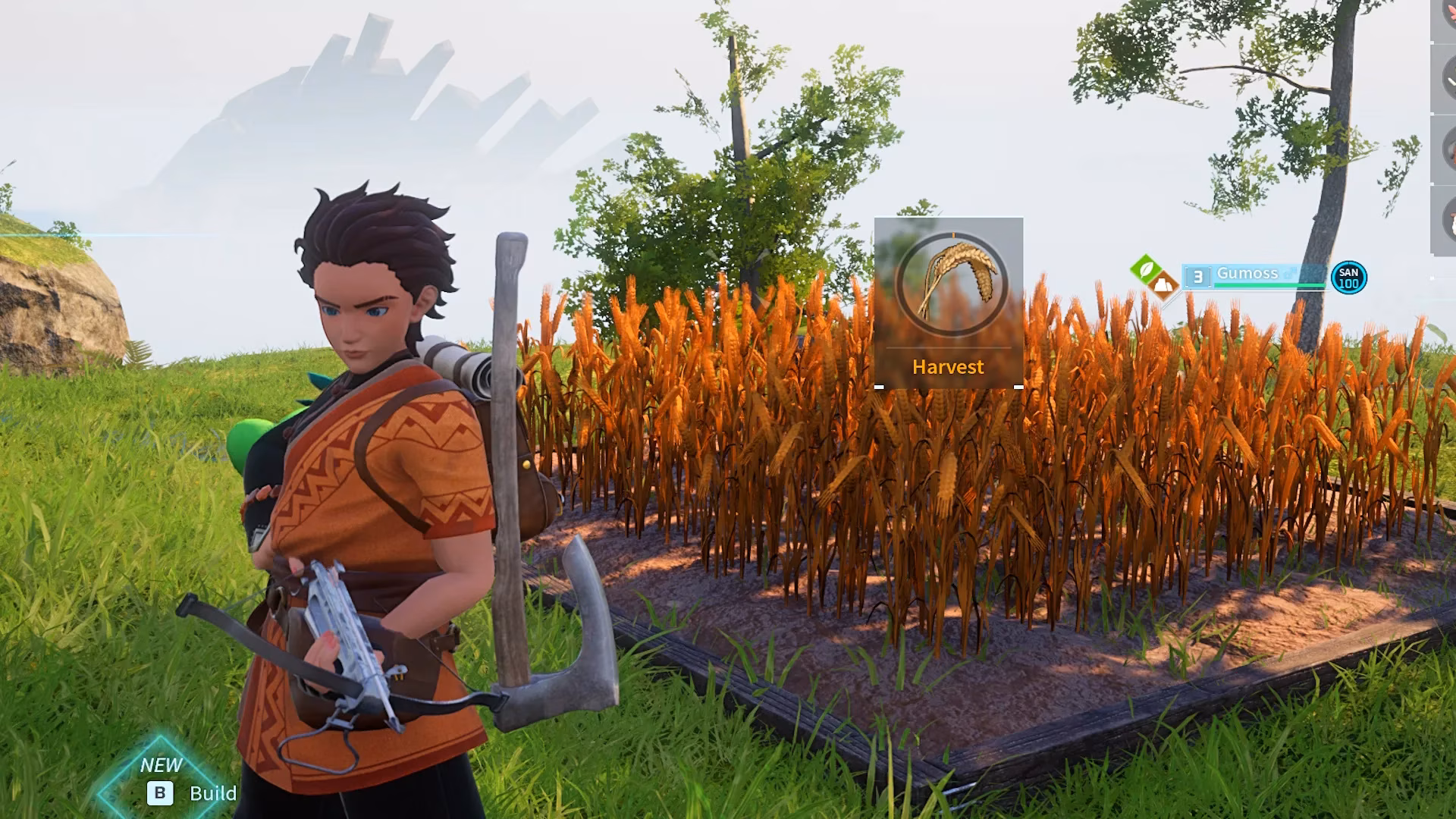Select the second item slot on right edge
1456x819 pixels.
[1447, 76]
